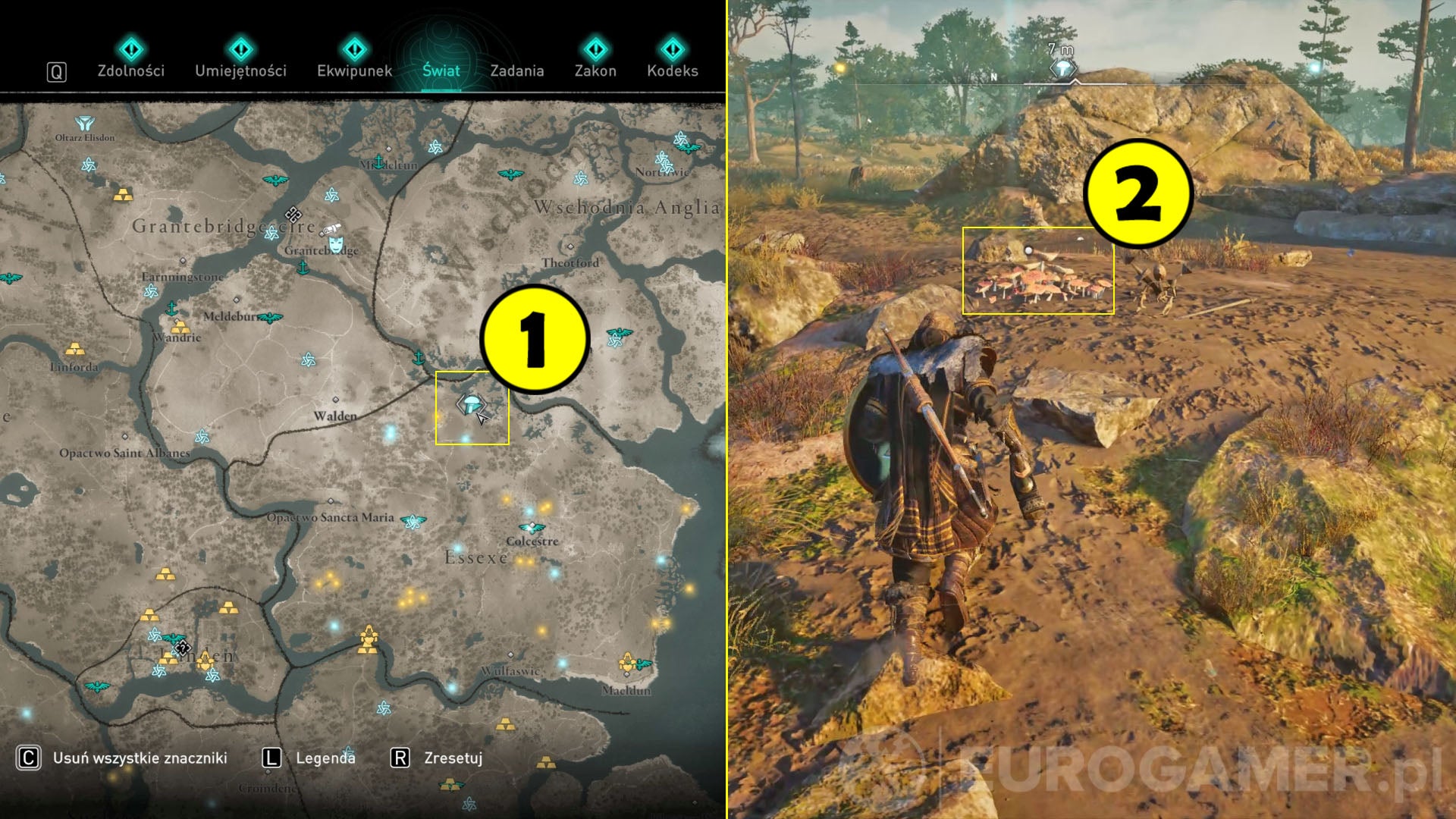The height and width of the screenshot is (819, 1456).
Task: Click the raven viewpoint icon near Colcestre
Action: click(x=532, y=527)
